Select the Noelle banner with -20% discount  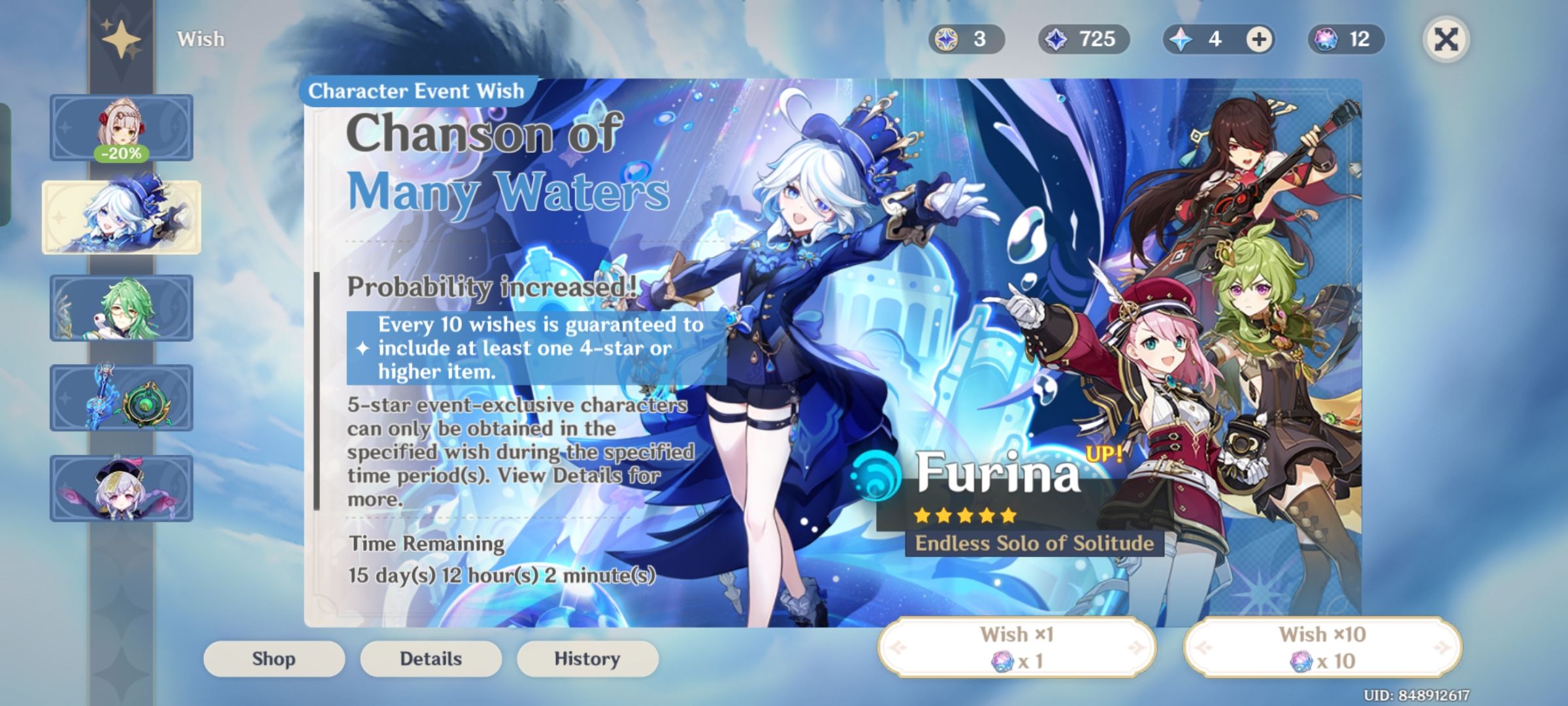coord(121,127)
